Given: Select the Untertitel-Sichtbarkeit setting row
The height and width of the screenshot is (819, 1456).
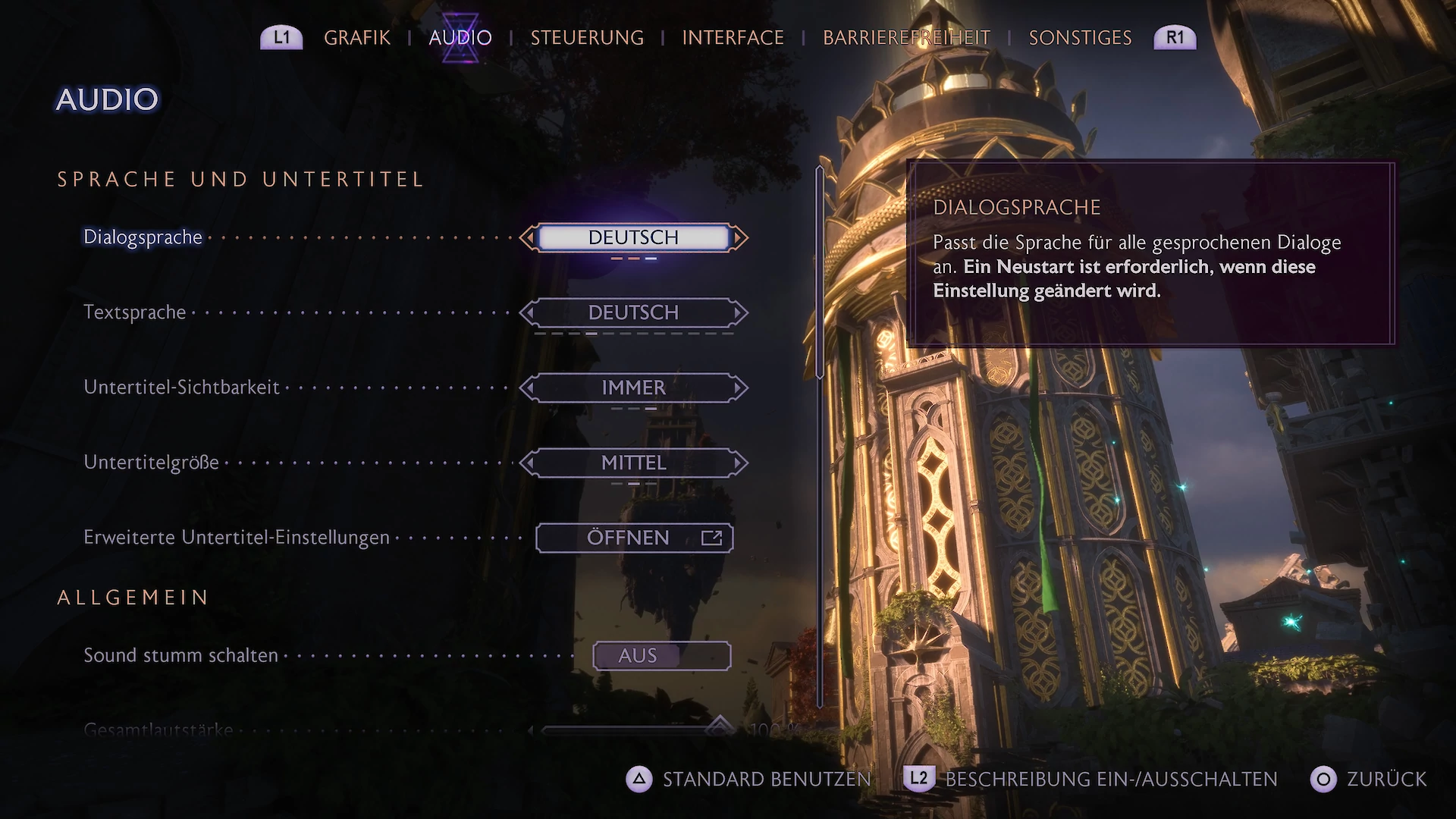Looking at the screenshot, I should 182,388.
